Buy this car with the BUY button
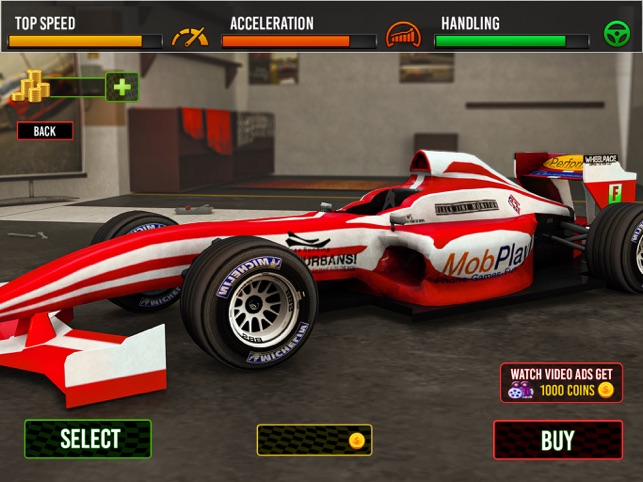The image size is (643, 482). point(557,440)
